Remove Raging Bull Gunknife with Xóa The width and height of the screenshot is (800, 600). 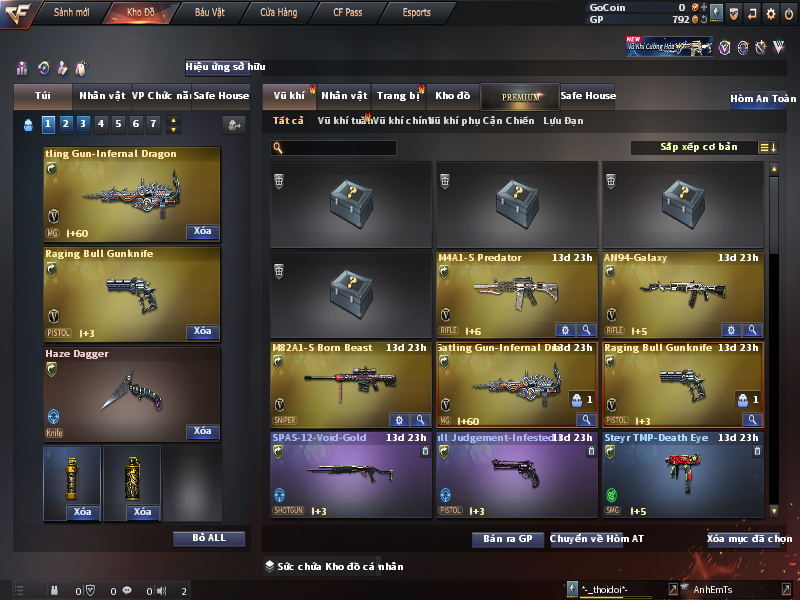[x=202, y=331]
